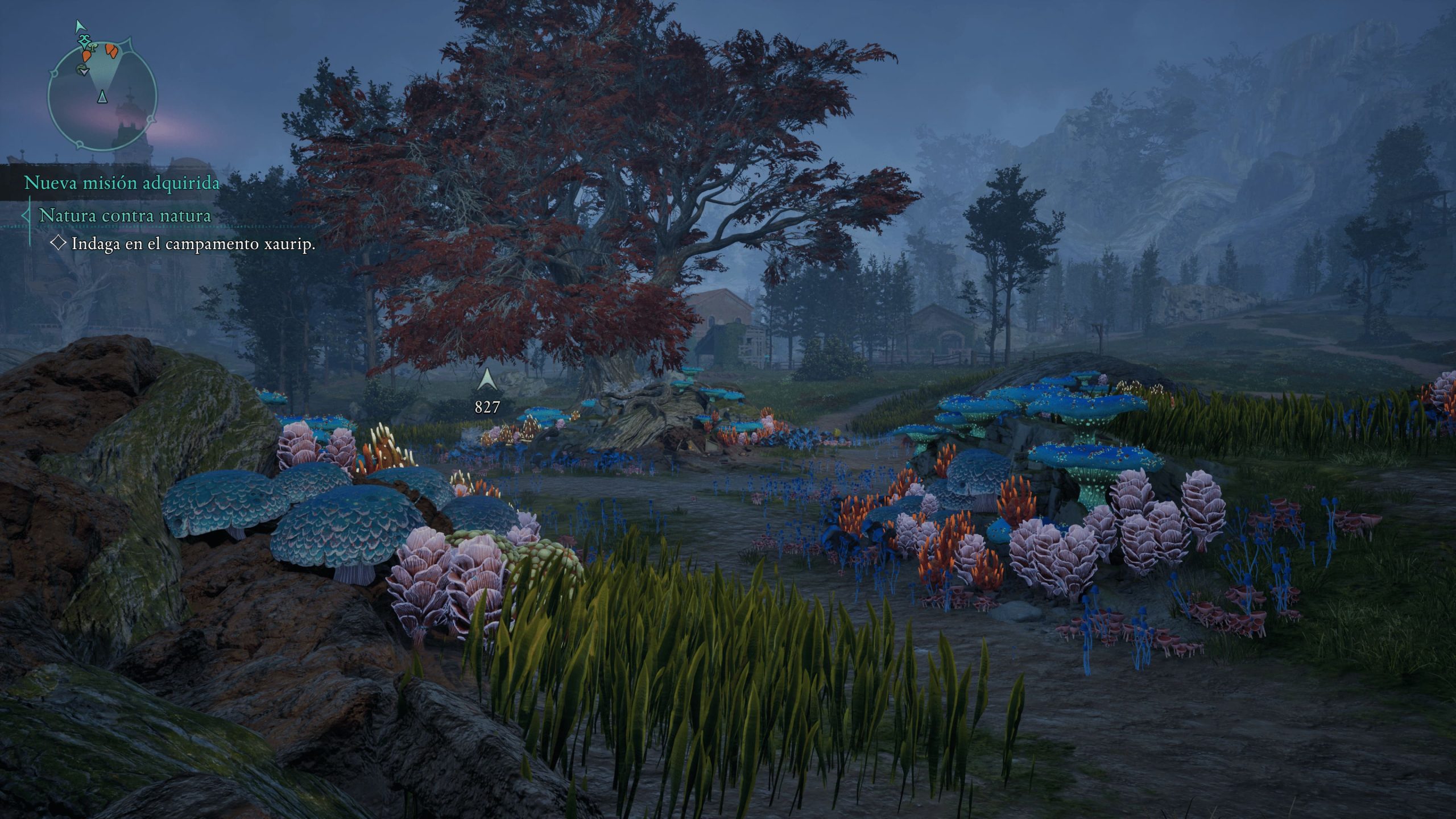Click the teal arrow pointer above the minimap

tap(80, 26)
